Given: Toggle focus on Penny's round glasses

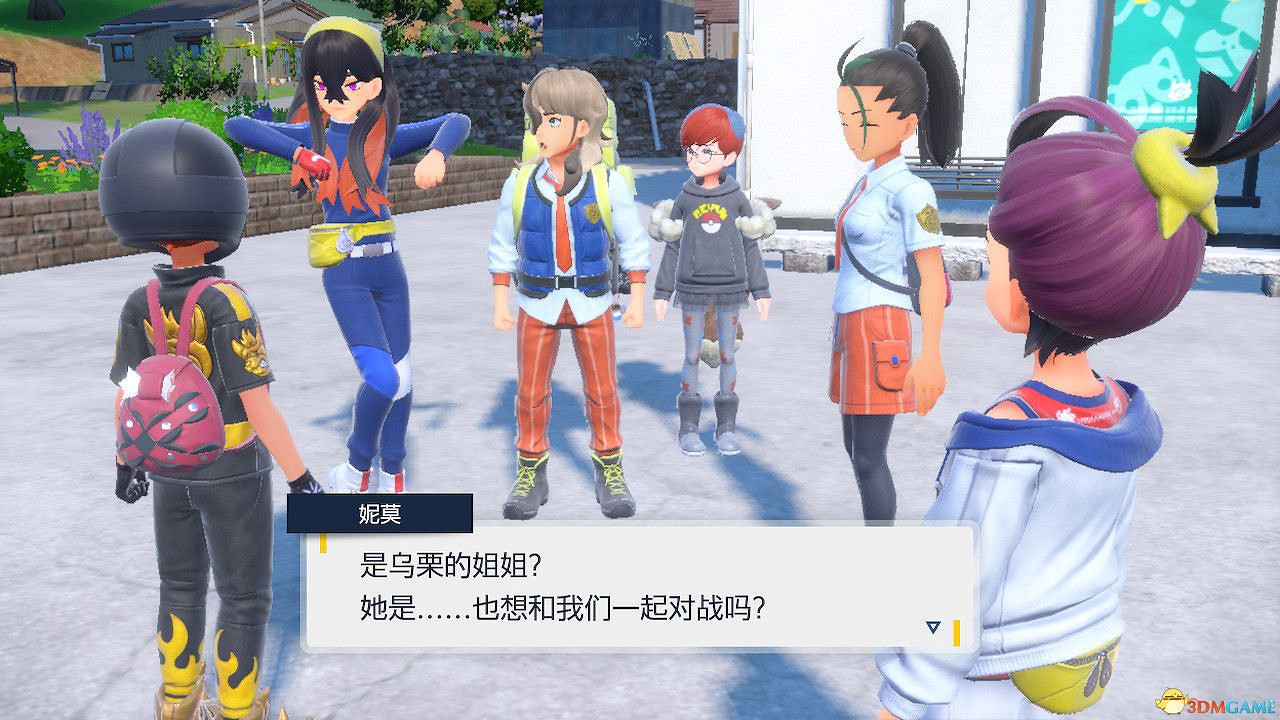Looking at the screenshot, I should click(705, 158).
